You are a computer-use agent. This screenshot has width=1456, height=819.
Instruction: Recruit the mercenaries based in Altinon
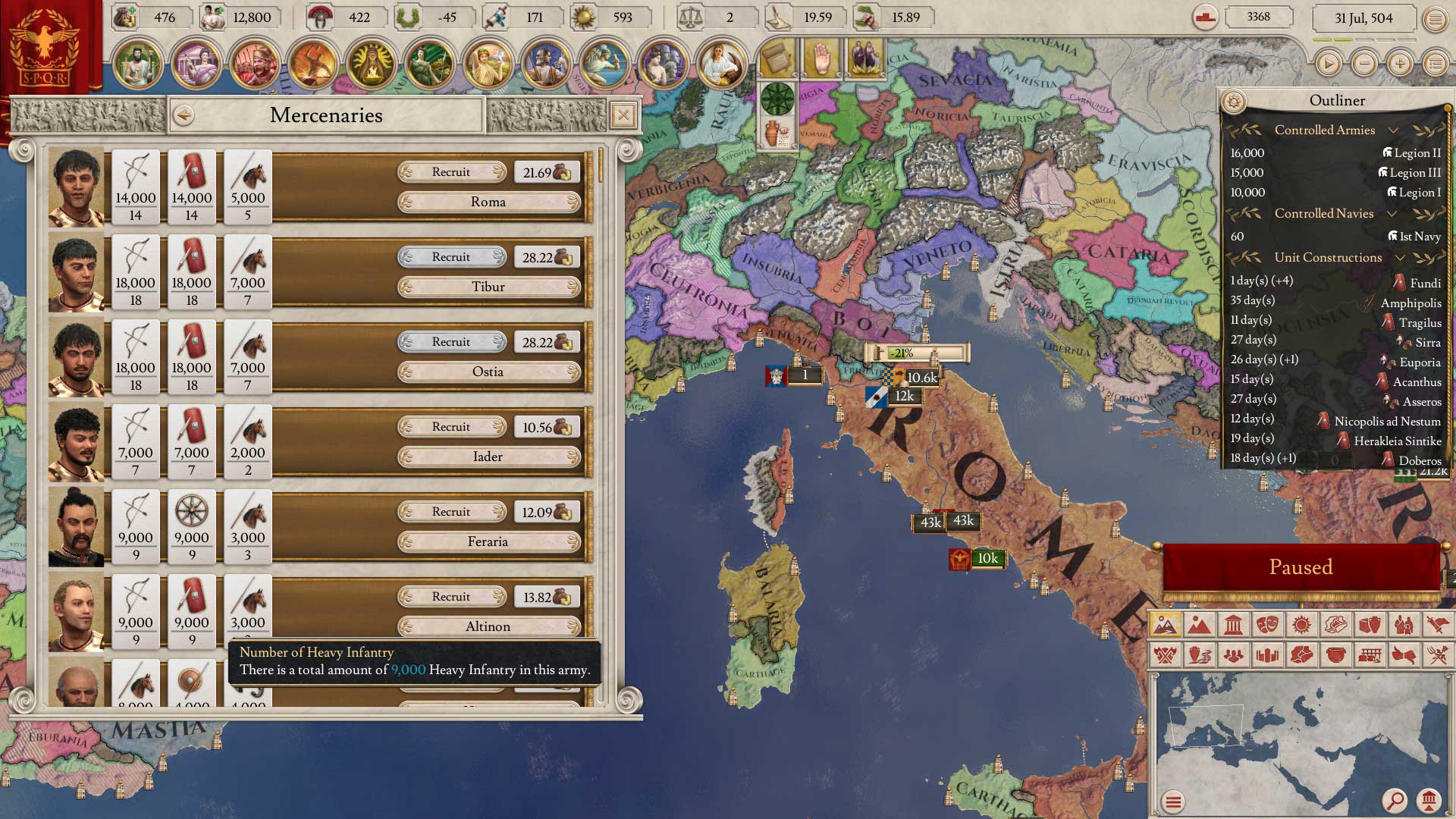point(451,597)
